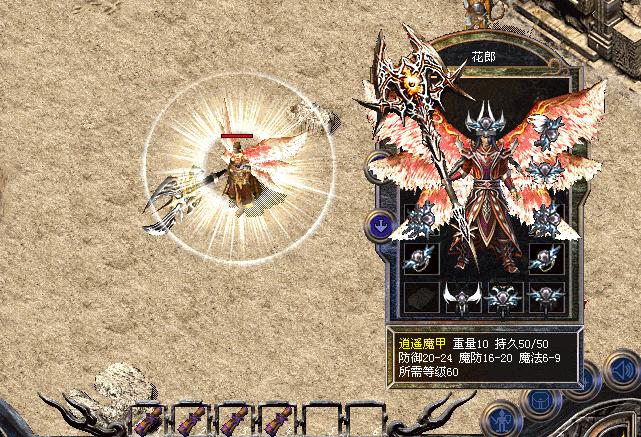
Task: Click the blue down-arrow button on the equipment panel
Action: [381, 225]
